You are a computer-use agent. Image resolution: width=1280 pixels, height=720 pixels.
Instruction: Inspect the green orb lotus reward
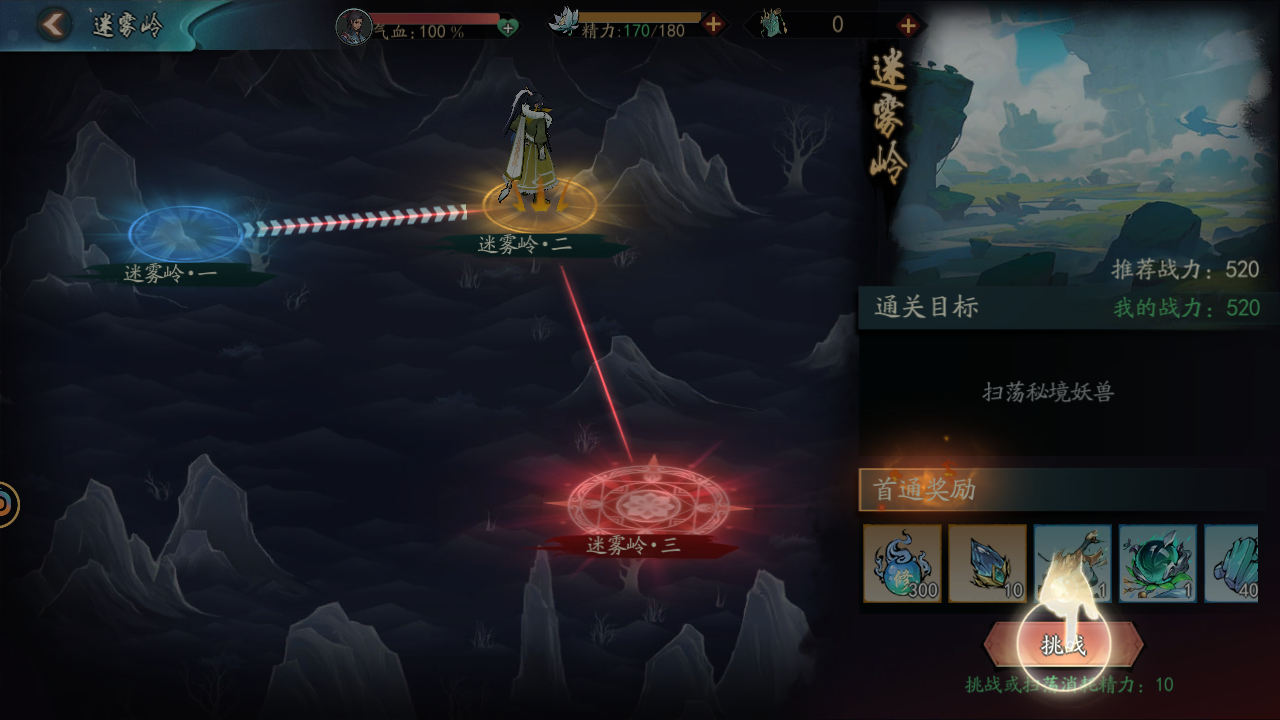(1157, 564)
